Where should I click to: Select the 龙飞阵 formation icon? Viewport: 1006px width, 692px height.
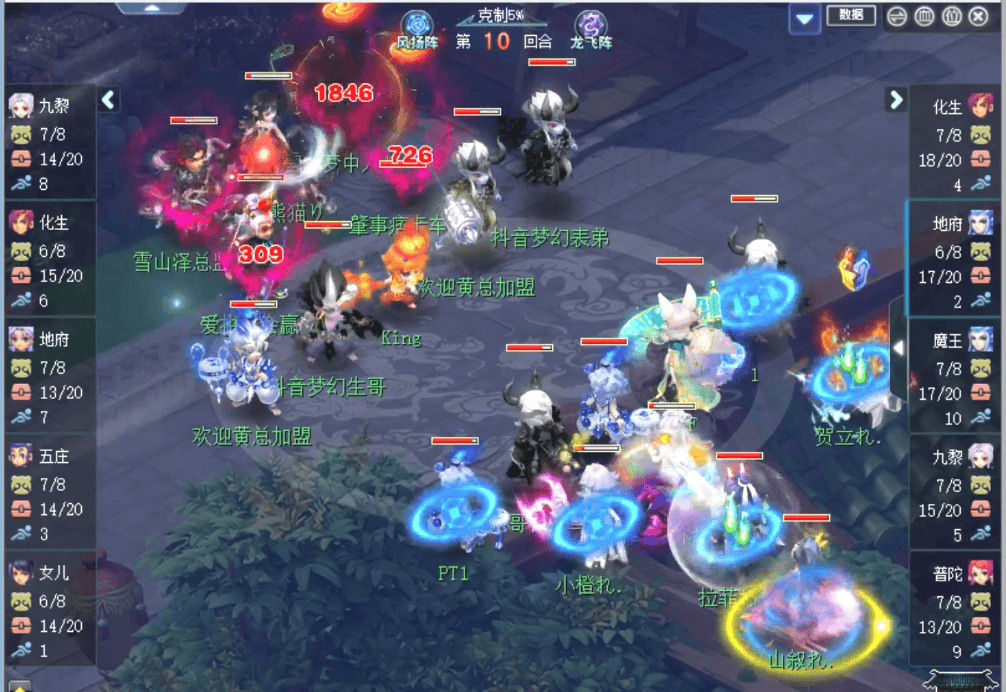point(590,28)
